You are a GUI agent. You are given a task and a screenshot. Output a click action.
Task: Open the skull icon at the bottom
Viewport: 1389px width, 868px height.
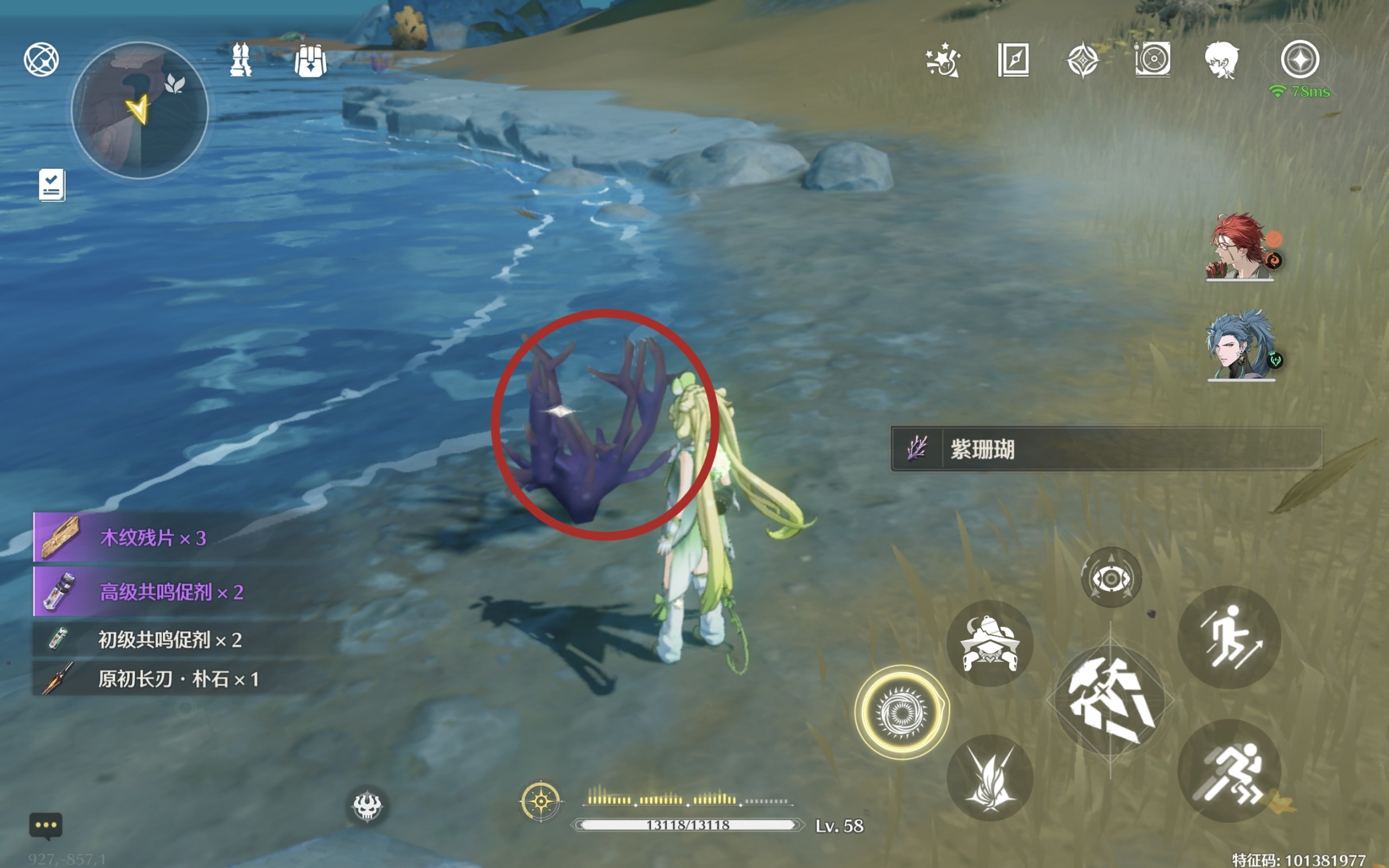367,806
